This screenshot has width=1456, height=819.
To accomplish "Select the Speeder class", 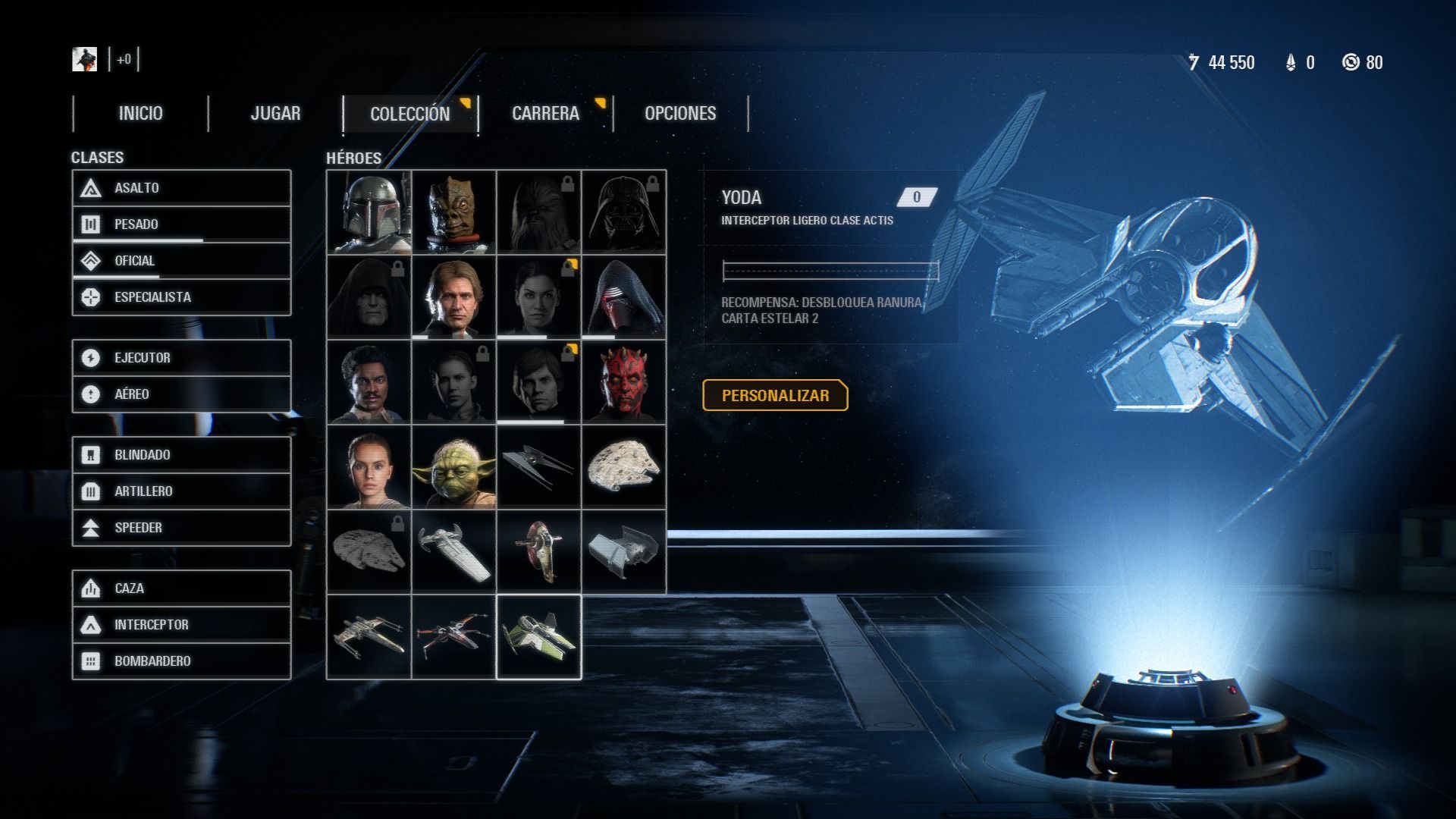I will coord(181,528).
